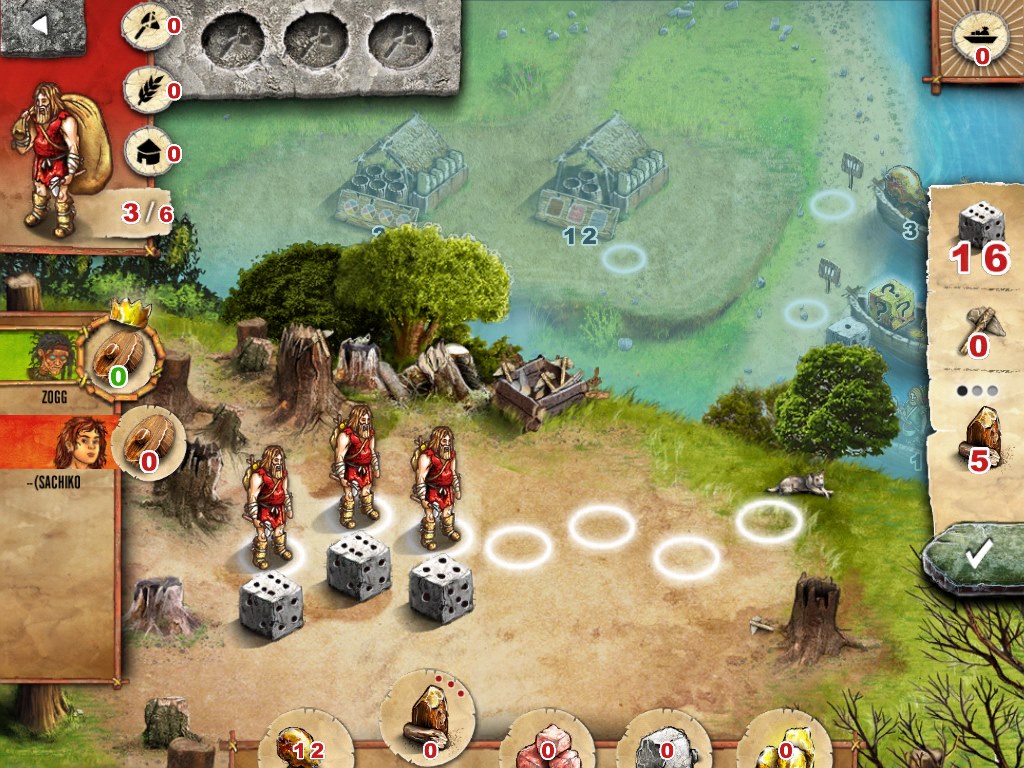
Task: Select the axe tools counter icon
Action: tap(145, 24)
